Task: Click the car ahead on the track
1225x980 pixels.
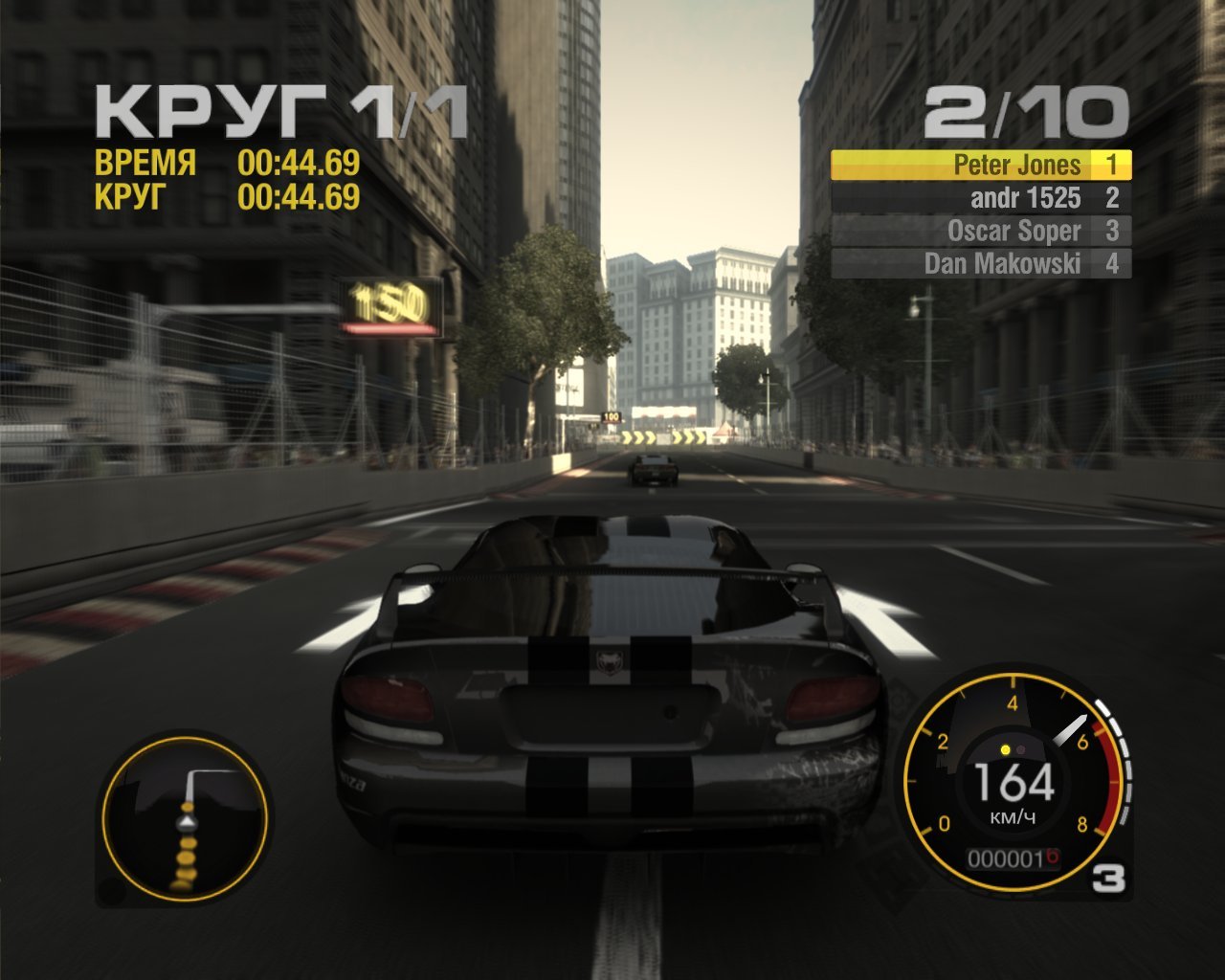Action: coord(655,472)
